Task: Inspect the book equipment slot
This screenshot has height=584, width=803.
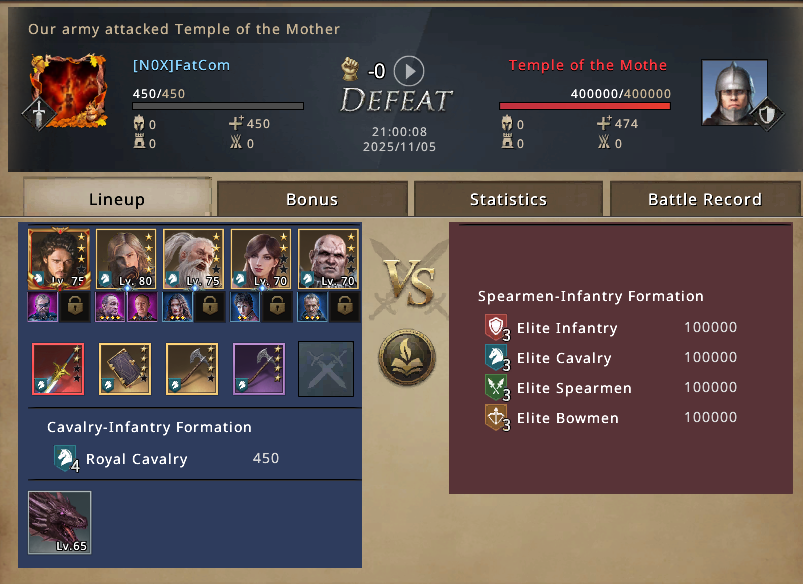Action: tap(125, 369)
